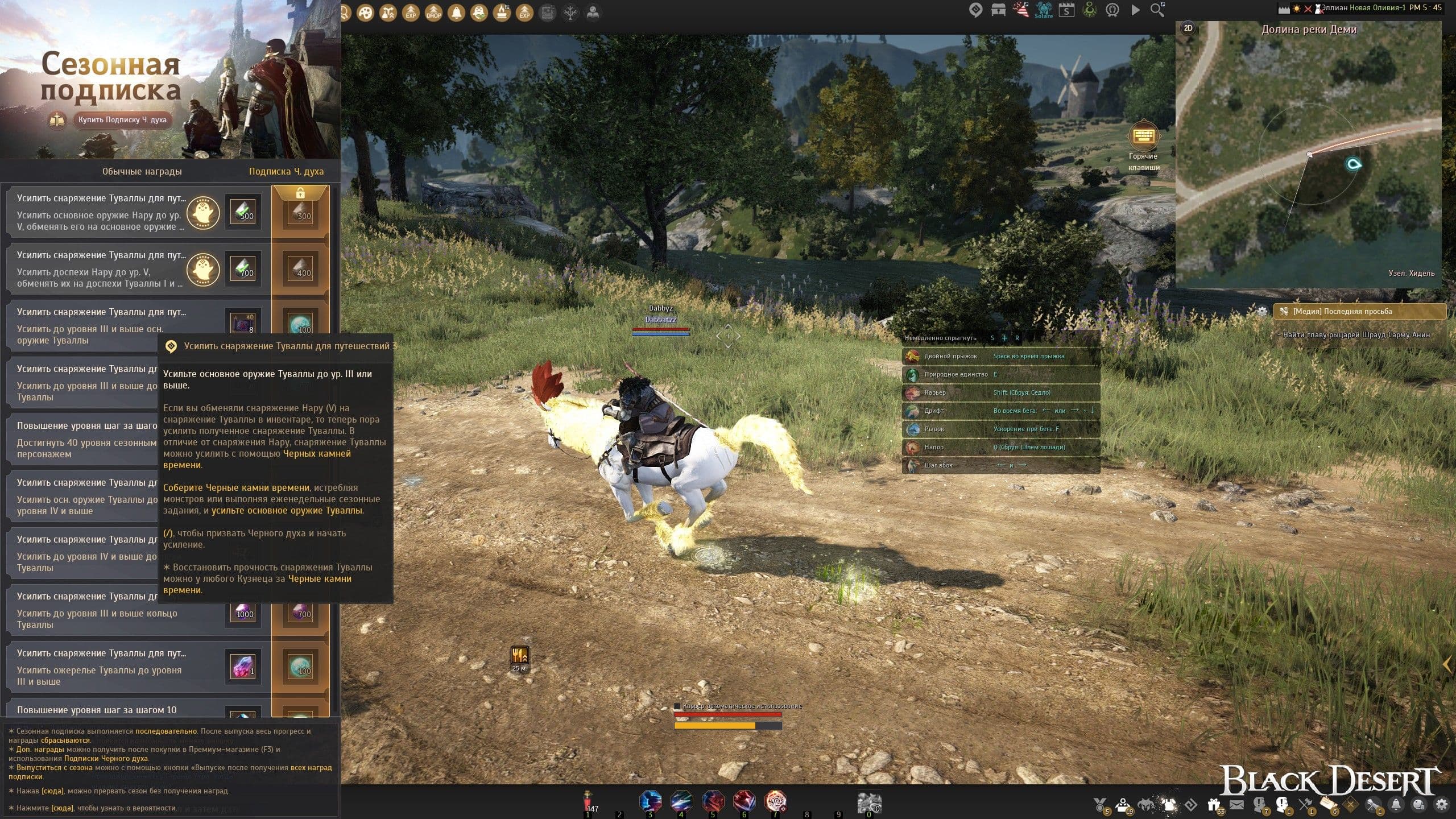This screenshot has height=819, width=1456.
Task: Open quest tracker gear settings
Action: coord(1262,311)
